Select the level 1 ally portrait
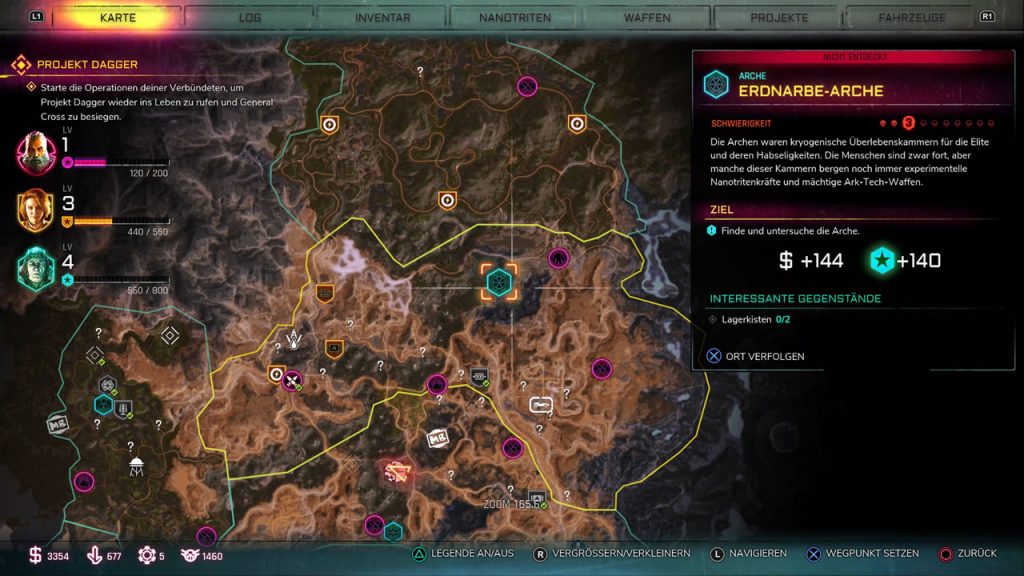This screenshot has width=1024, height=576. (x=36, y=153)
